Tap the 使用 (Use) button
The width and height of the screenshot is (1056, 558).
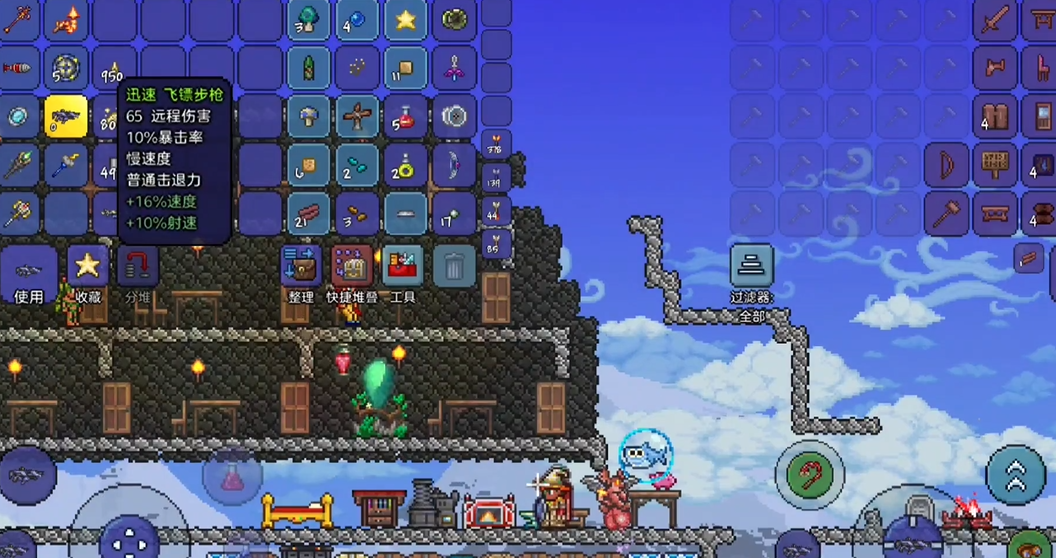tap(28, 273)
